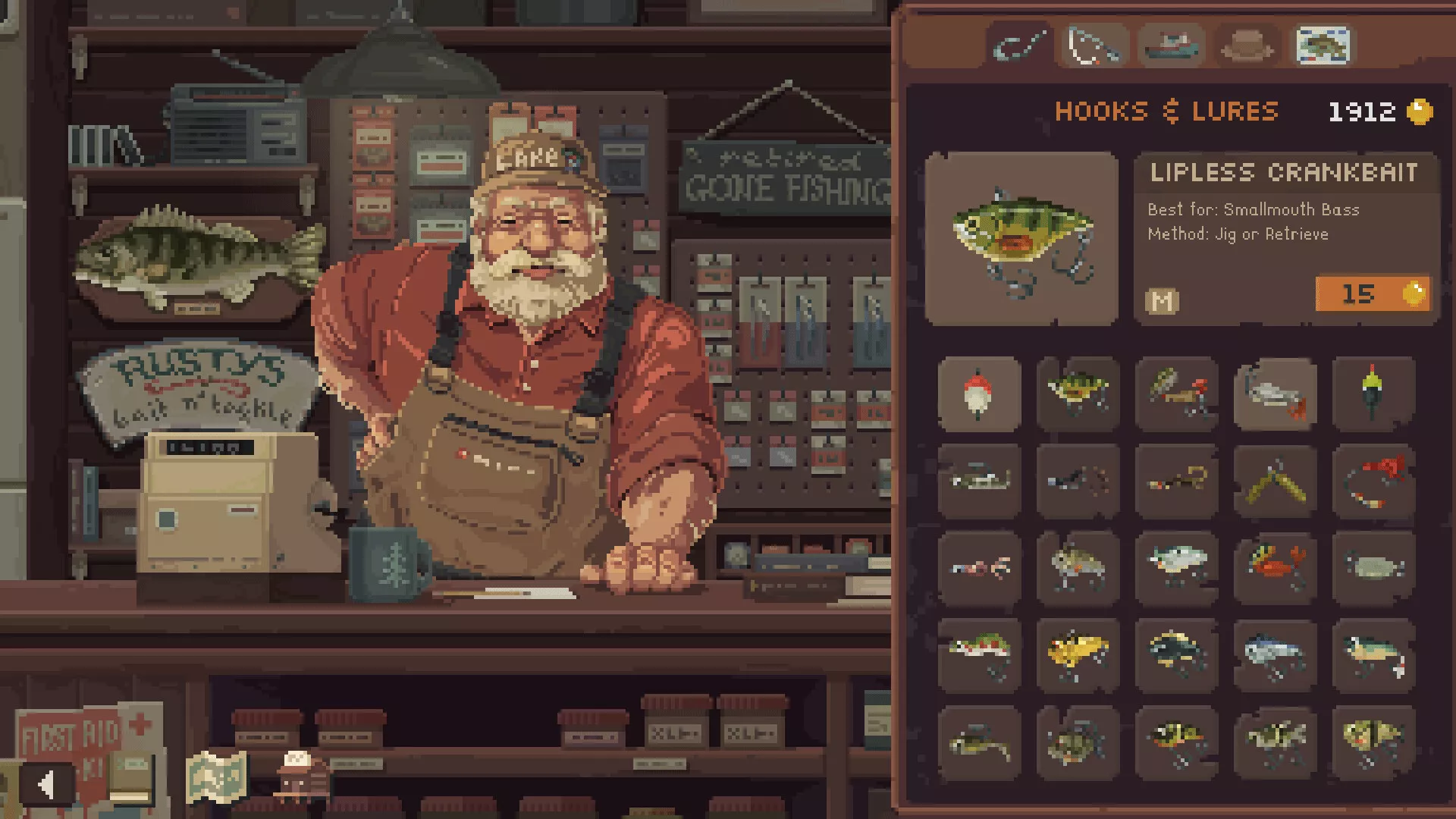Select the trout-patterned red spotted lure

979,654
